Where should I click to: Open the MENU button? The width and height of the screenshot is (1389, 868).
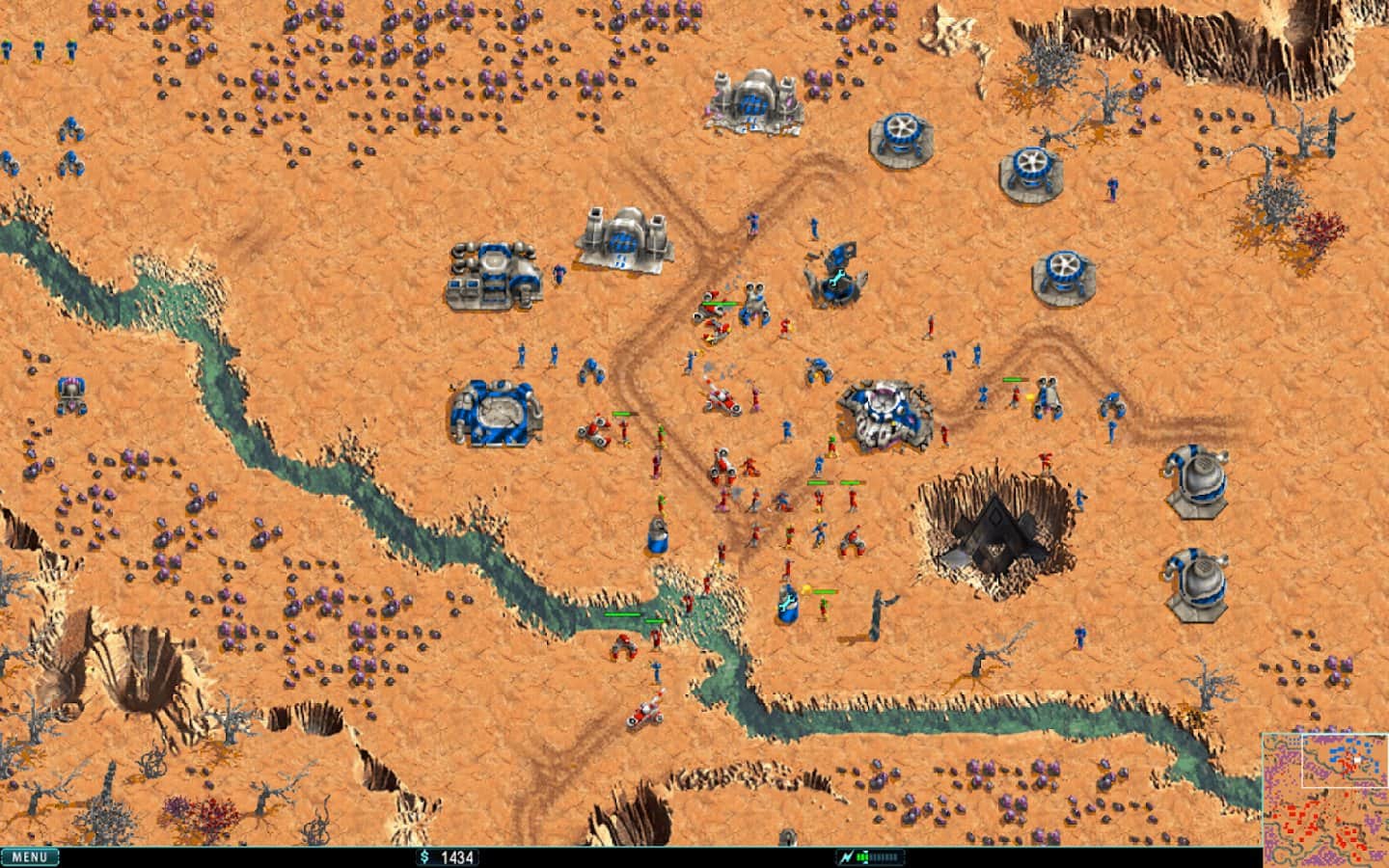[x=30, y=856]
